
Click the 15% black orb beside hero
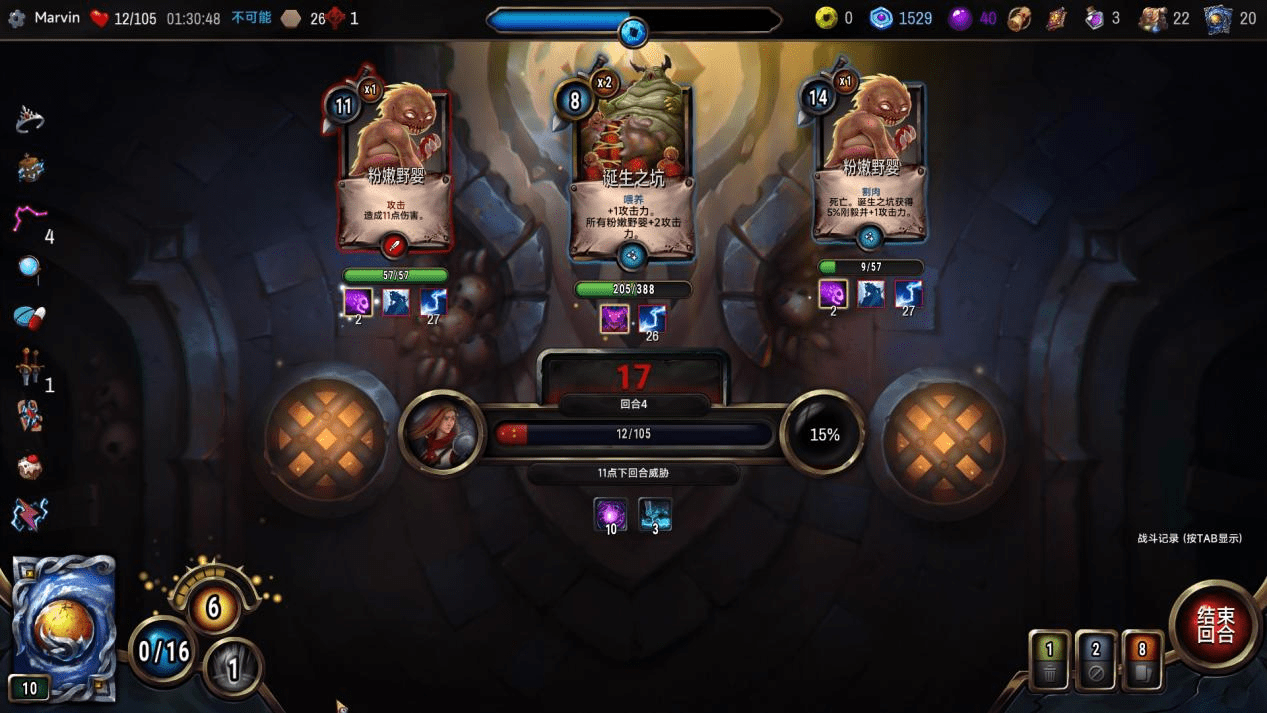tap(824, 434)
